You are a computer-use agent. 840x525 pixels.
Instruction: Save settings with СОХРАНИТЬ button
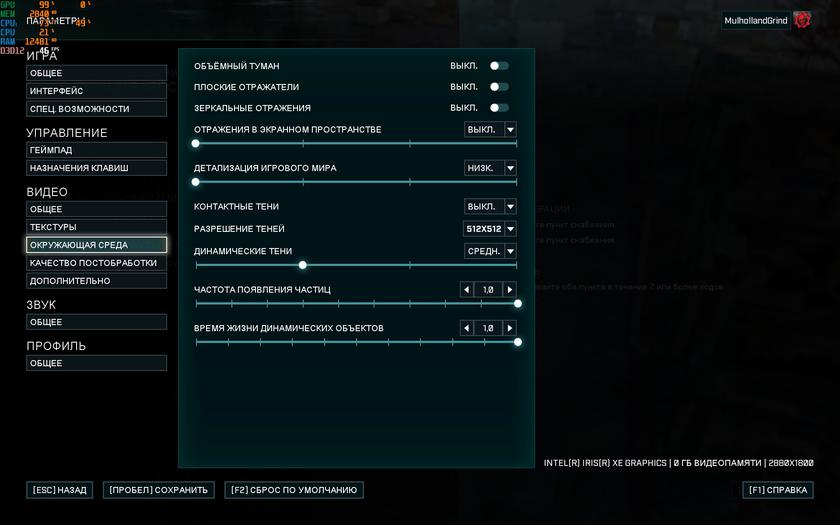[159, 490]
